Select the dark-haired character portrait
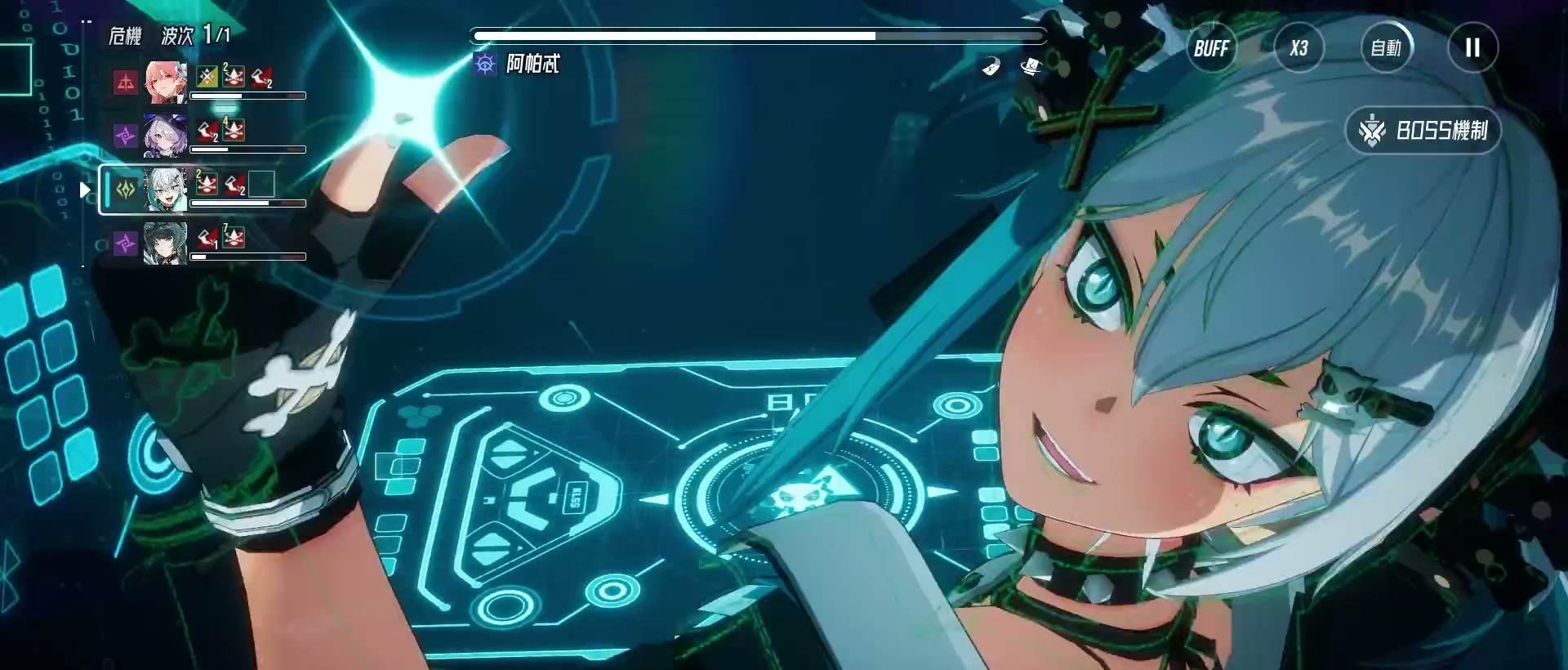 [x=166, y=243]
